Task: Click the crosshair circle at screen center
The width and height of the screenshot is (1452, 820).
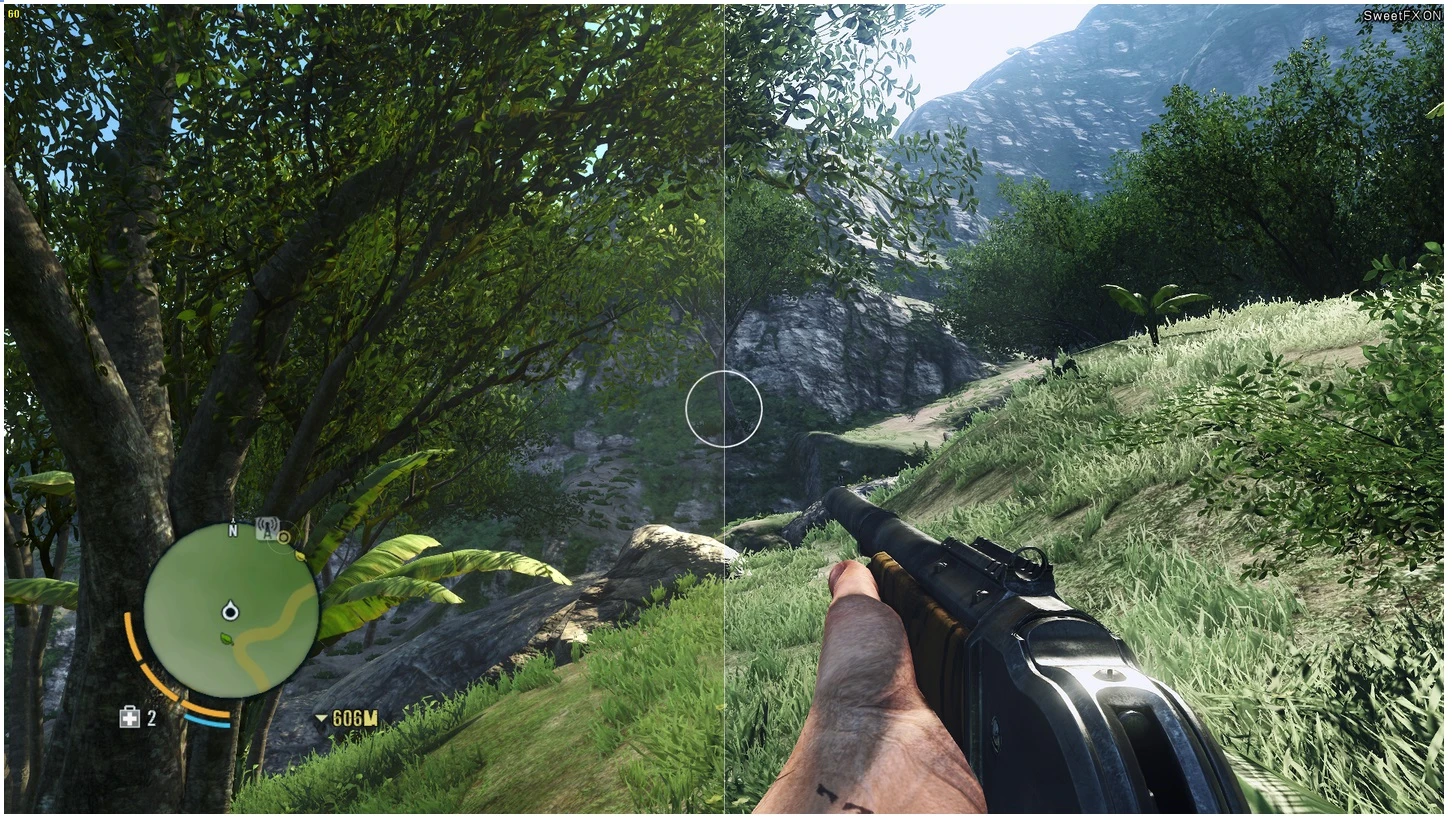Action: click(726, 407)
